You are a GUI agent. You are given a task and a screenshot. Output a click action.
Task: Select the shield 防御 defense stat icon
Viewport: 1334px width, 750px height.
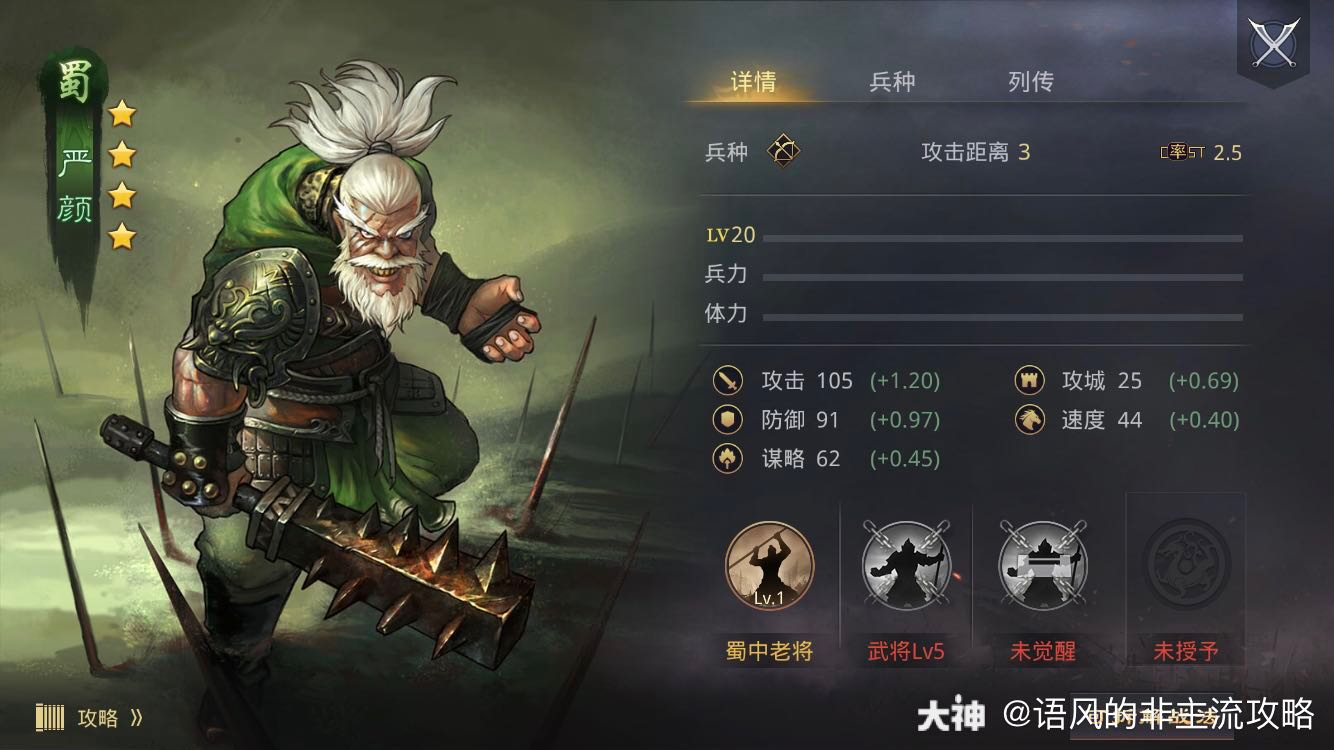(x=726, y=420)
